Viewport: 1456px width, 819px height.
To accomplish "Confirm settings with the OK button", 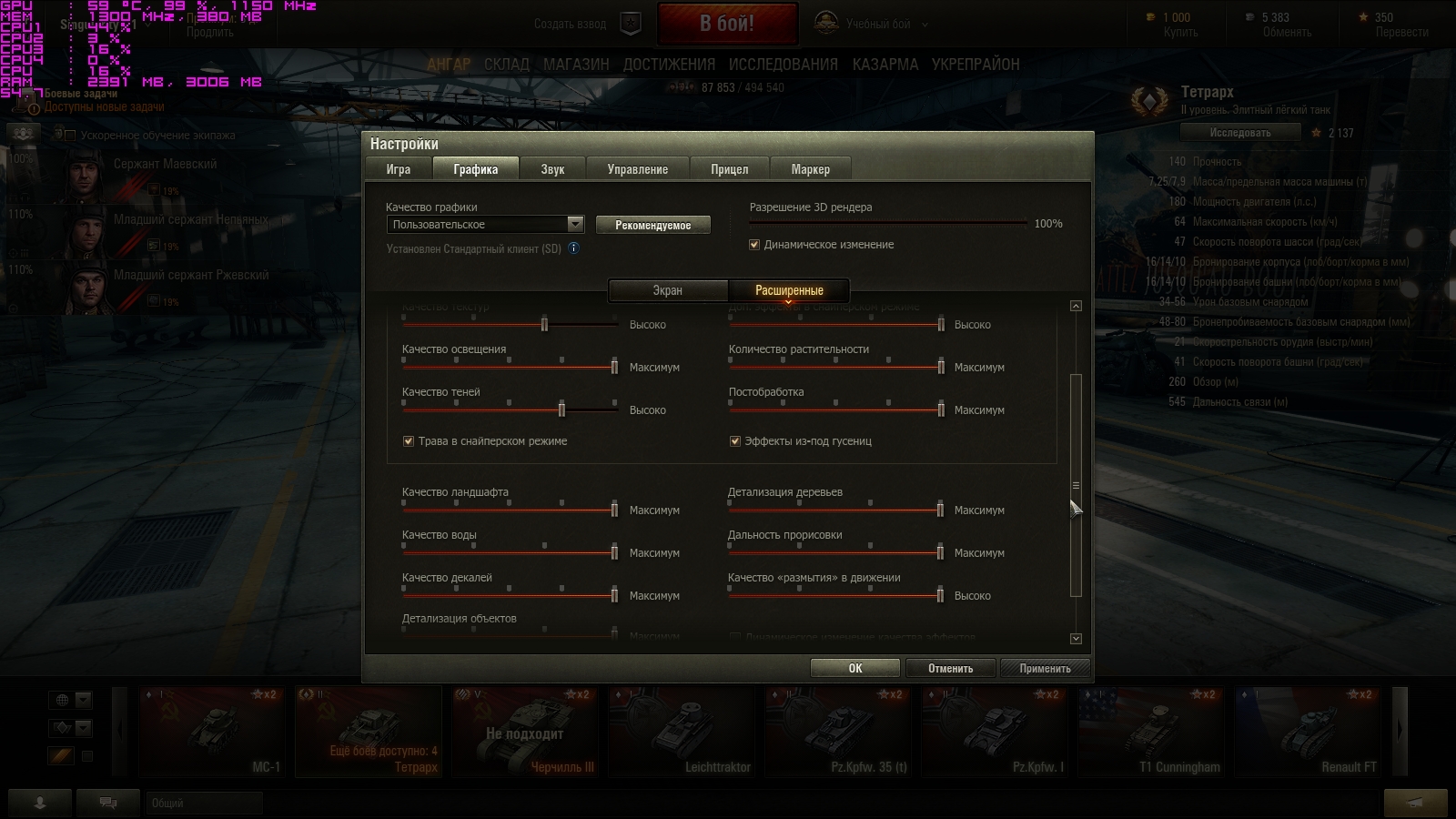I will point(854,668).
